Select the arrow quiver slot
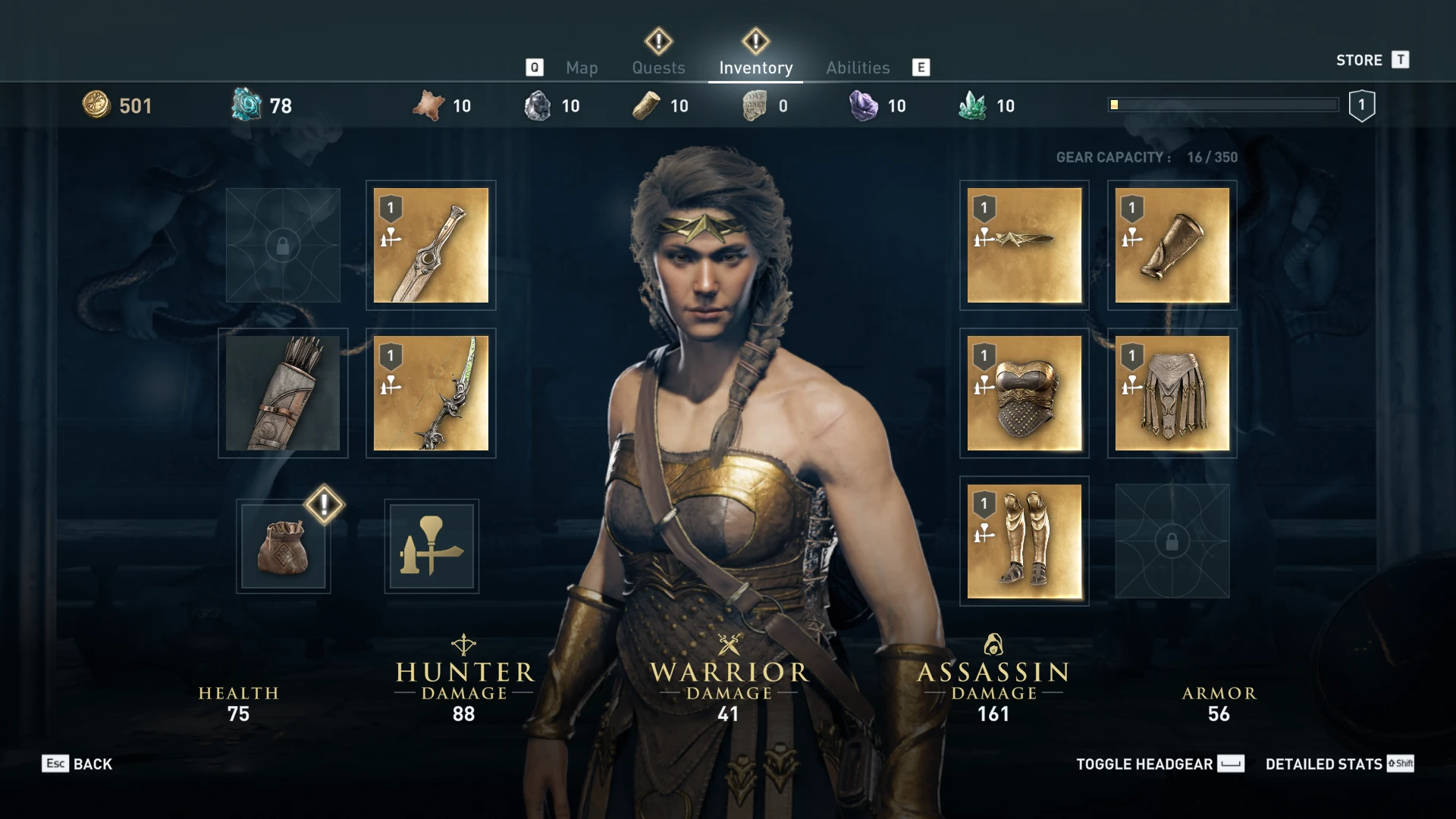This screenshot has height=819, width=1456. (x=283, y=392)
